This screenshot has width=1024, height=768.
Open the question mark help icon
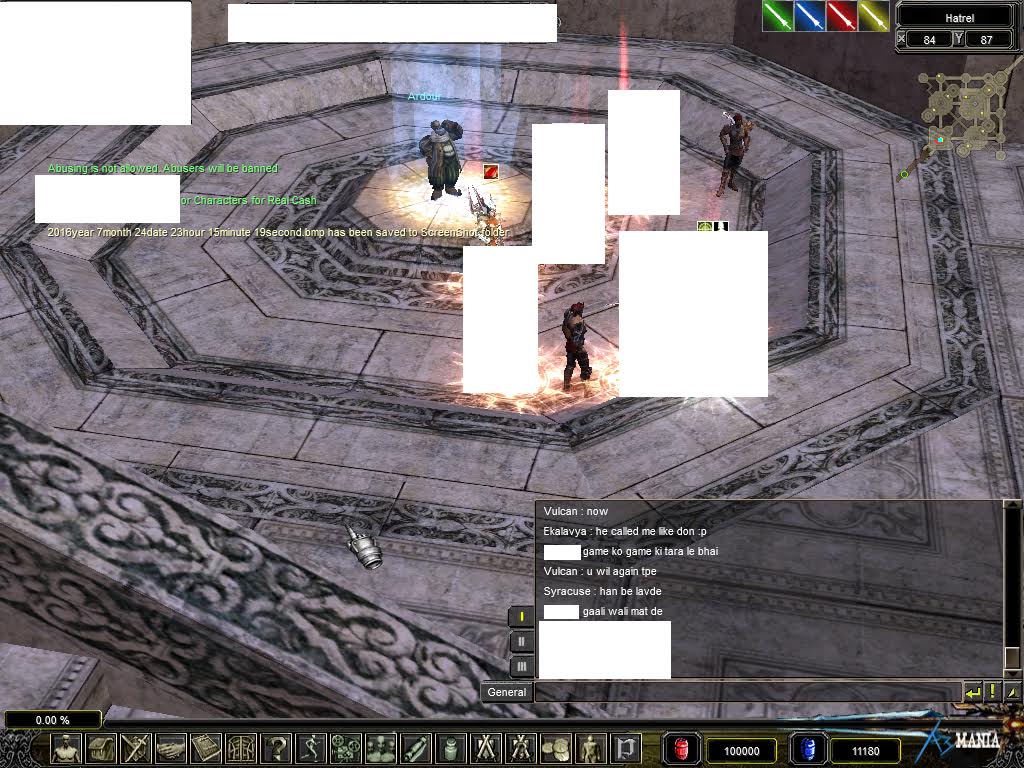[x=278, y=748]
